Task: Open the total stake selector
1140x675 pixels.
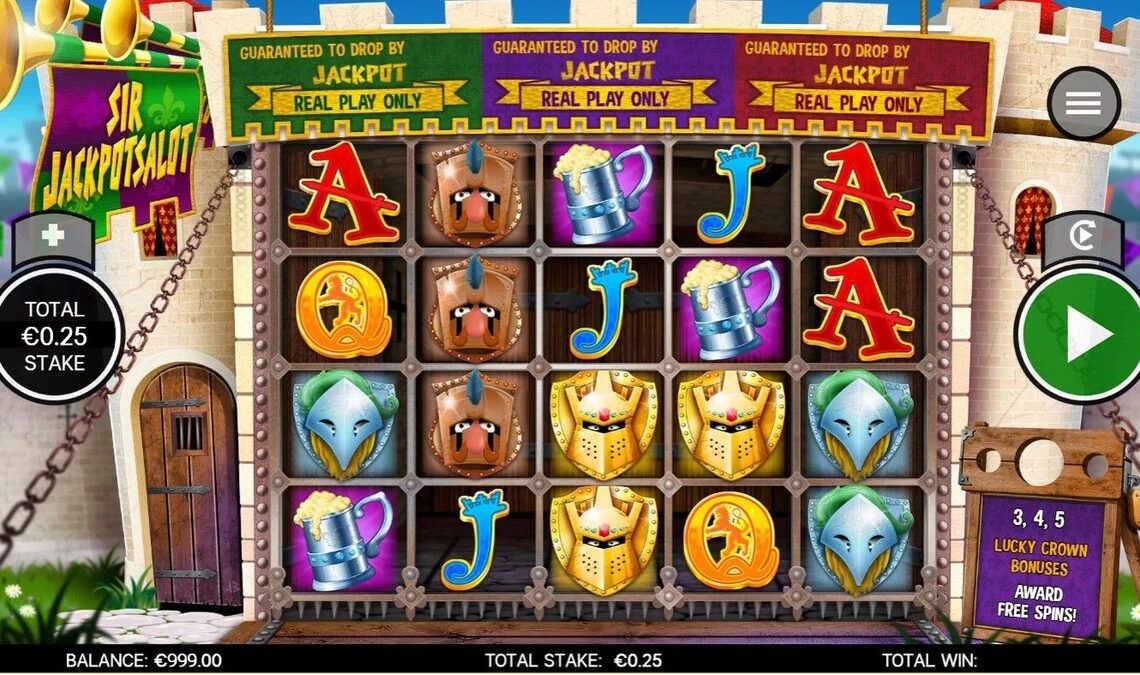Action: (55, 336)
